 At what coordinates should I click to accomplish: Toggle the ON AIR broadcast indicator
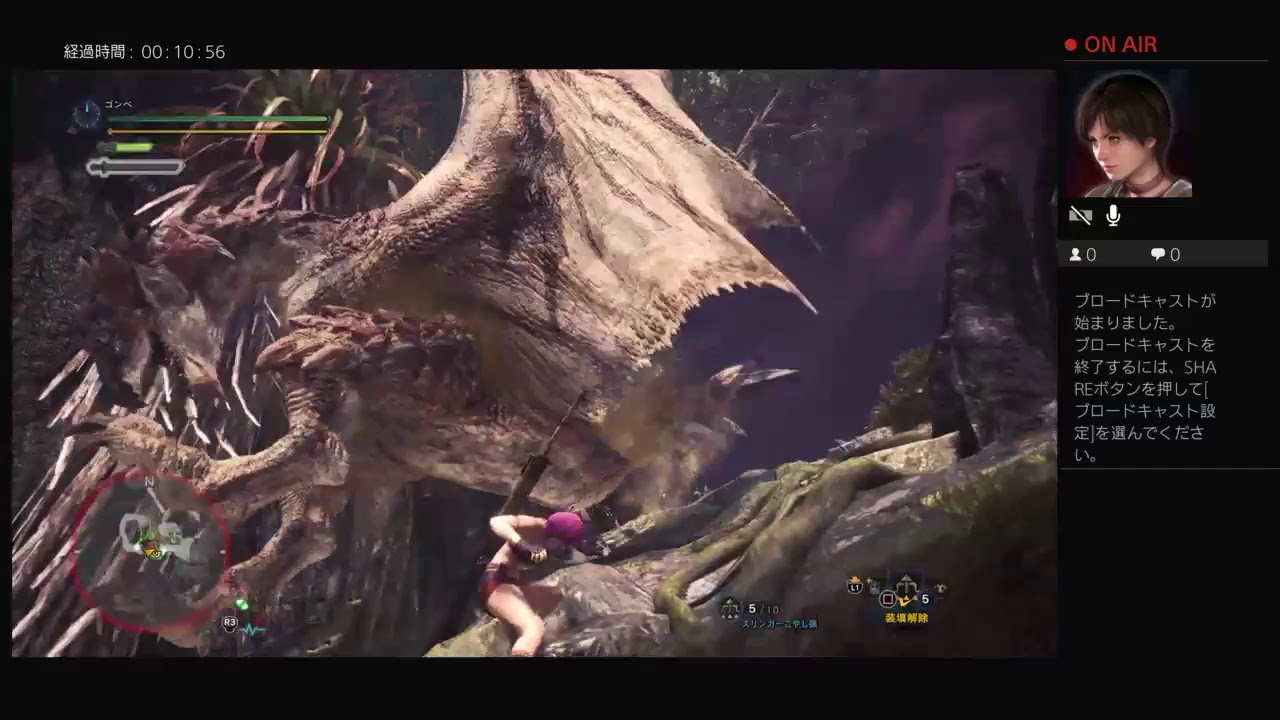click(x=1111, y=44)
